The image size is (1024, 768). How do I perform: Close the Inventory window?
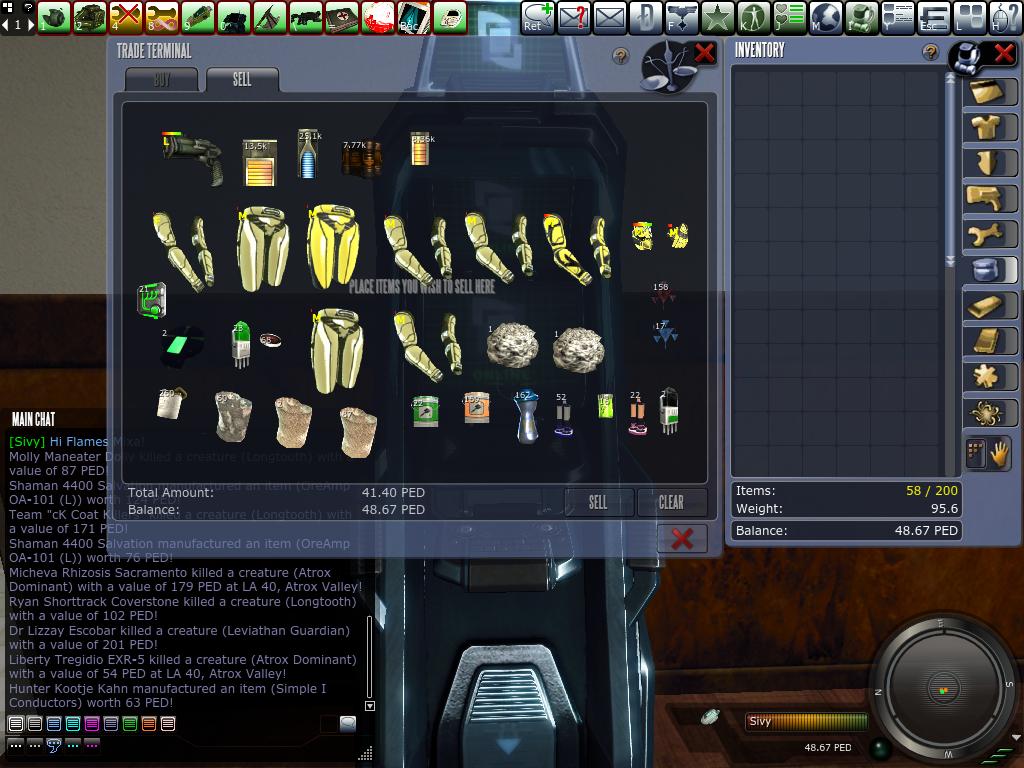tap(1003, 53)
